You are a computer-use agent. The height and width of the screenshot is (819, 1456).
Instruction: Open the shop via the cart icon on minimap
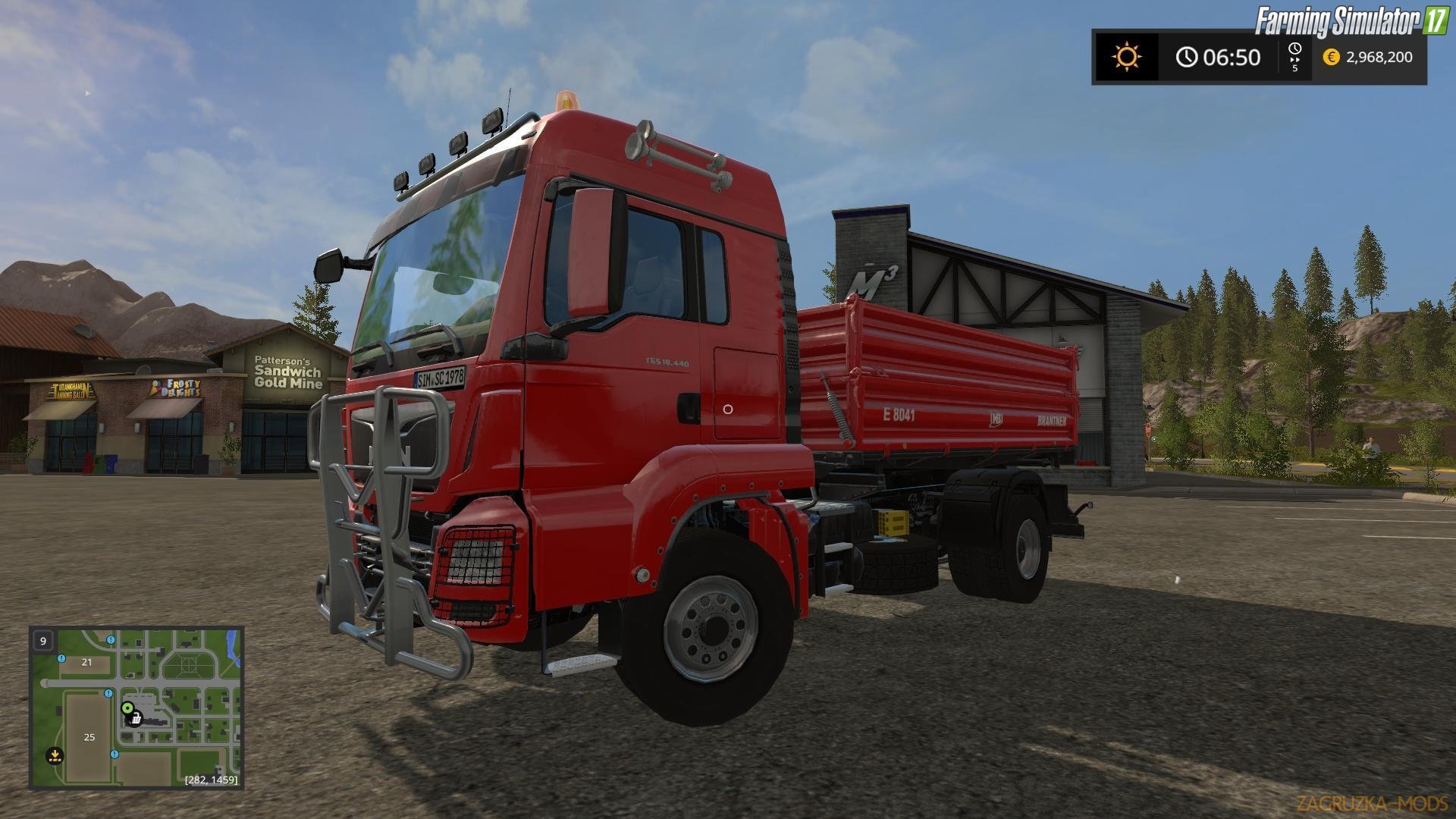pyautogui.click(x=135, y=720)
